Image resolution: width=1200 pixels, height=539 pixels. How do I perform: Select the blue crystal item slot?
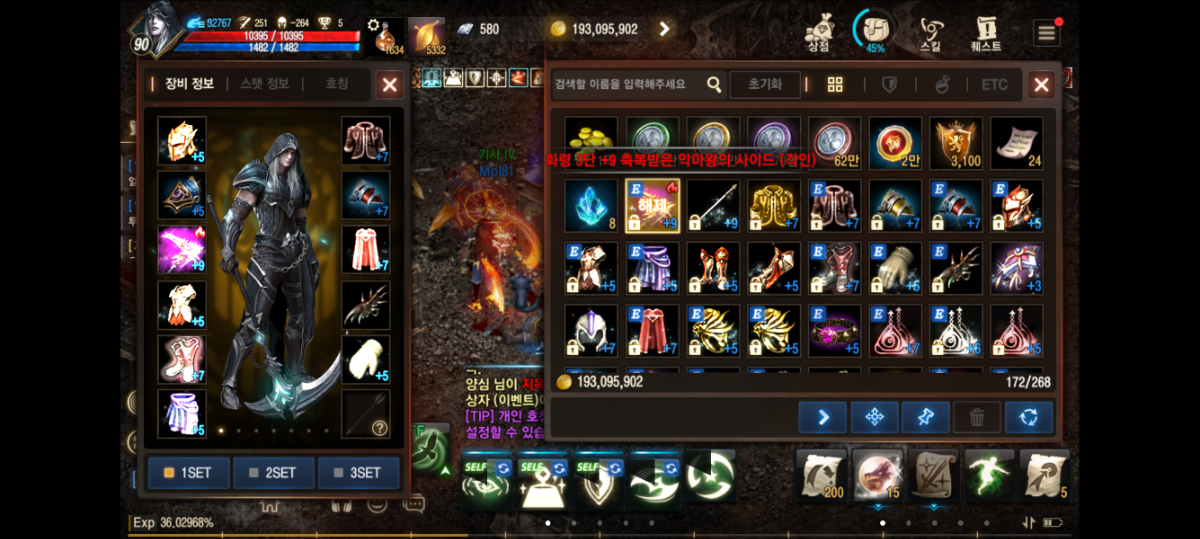click(591, 206)
